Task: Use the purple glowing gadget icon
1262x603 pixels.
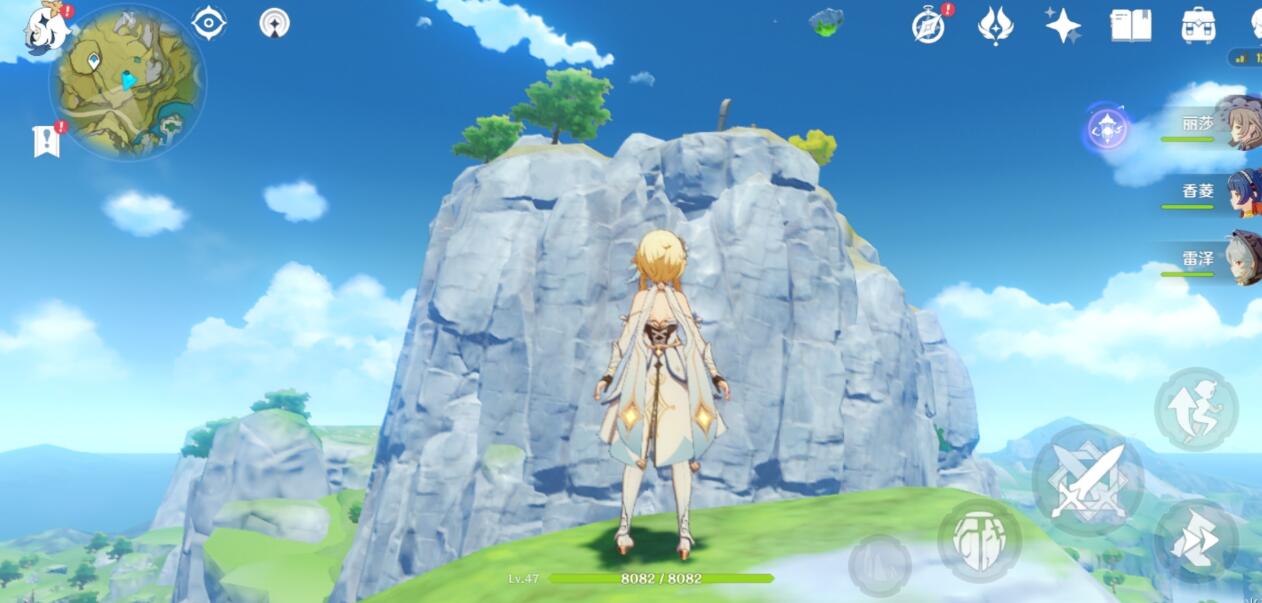Action: click(1108, 129)
